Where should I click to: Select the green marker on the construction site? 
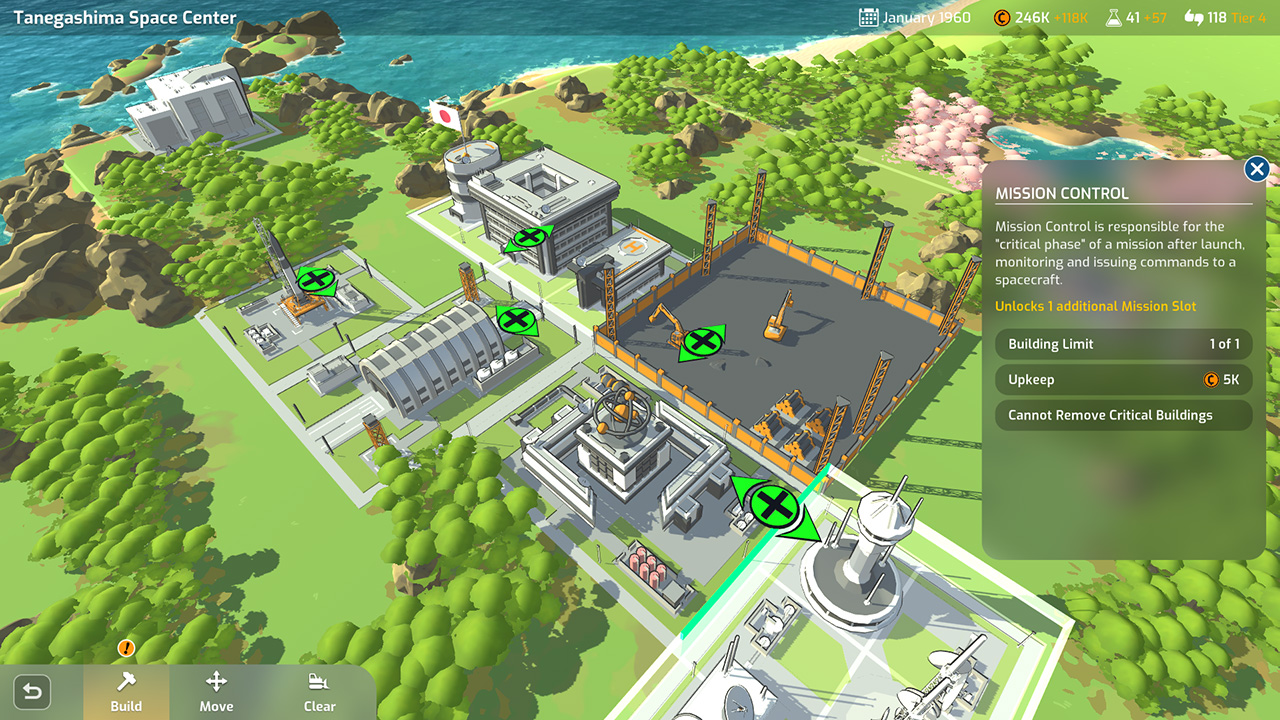click(x=703, y=341)
